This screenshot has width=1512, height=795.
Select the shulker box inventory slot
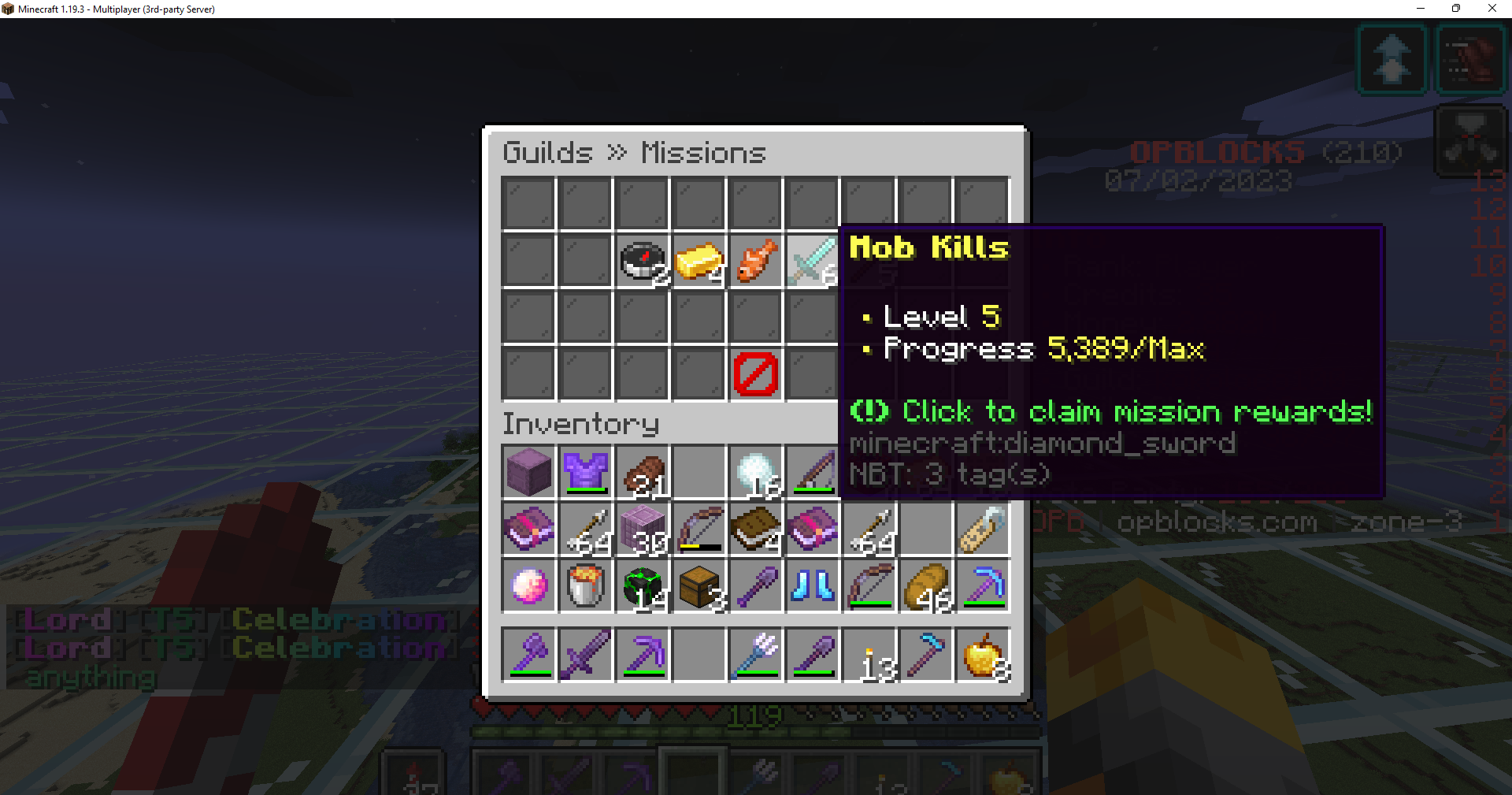(x=528, y=472)
